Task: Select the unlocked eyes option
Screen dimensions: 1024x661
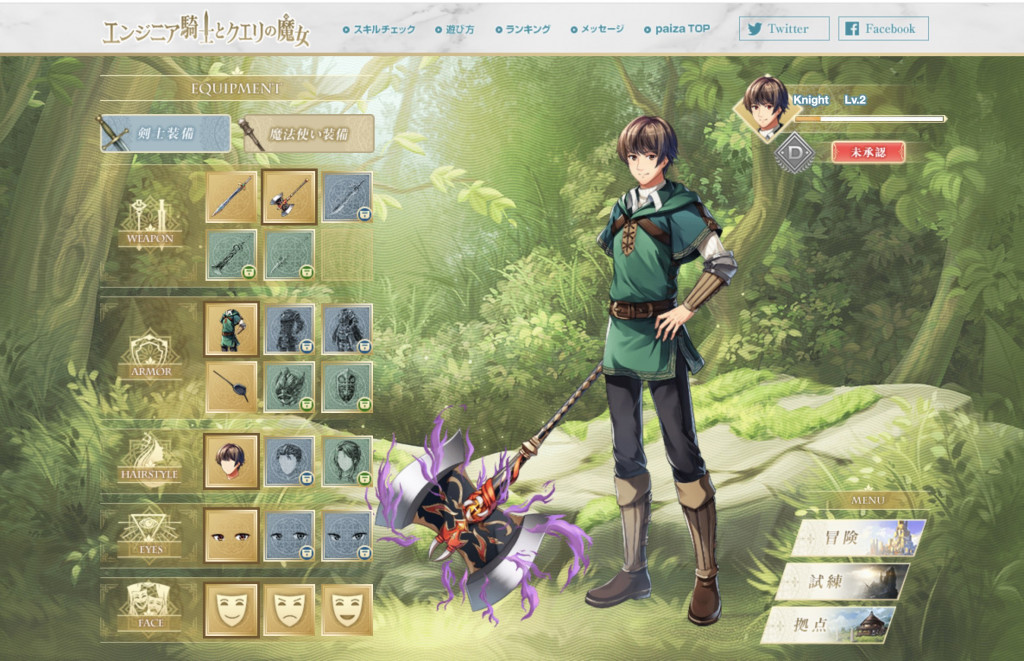Action: 231,534
